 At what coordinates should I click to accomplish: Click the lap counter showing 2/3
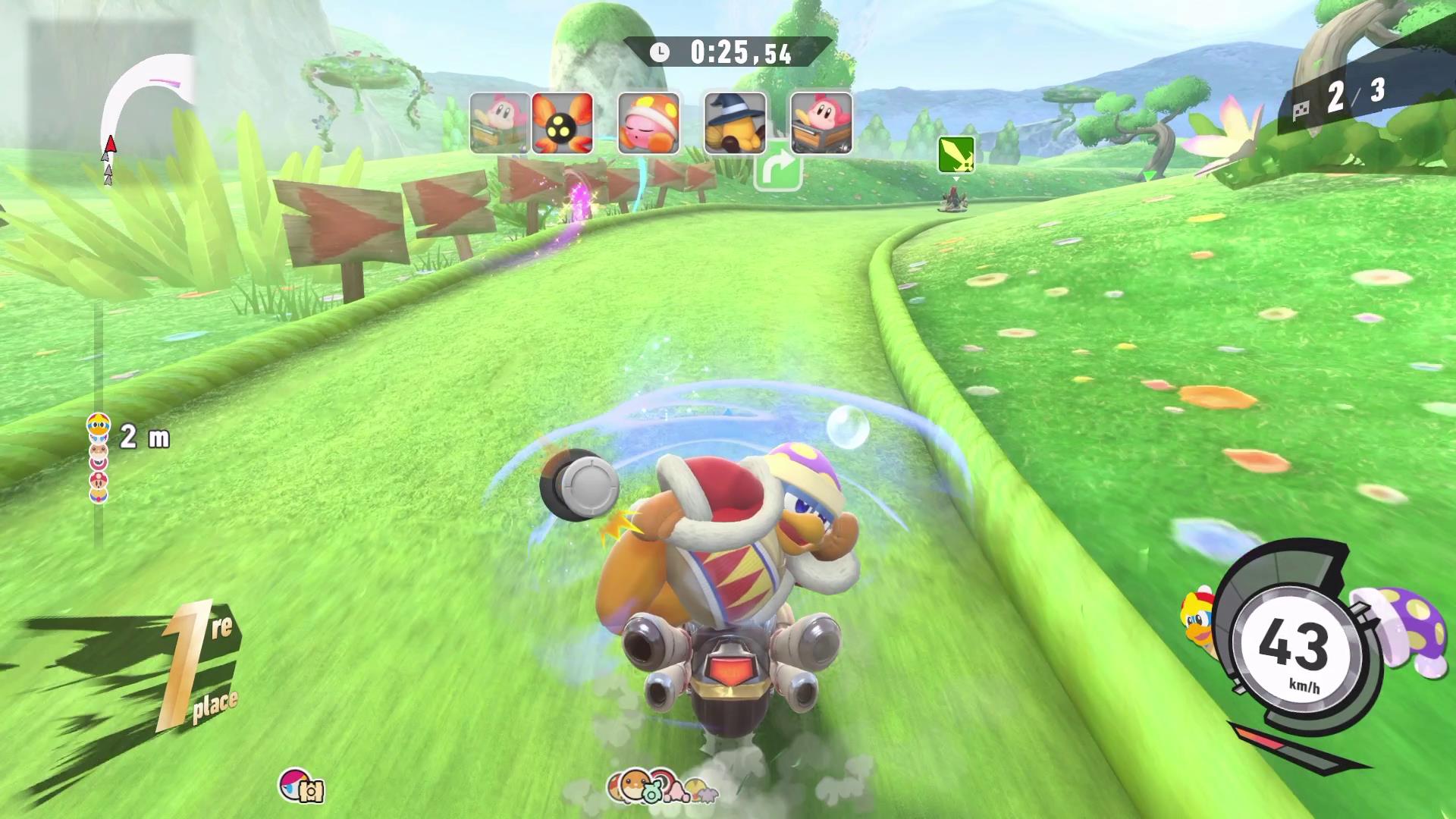point(1357,95)
